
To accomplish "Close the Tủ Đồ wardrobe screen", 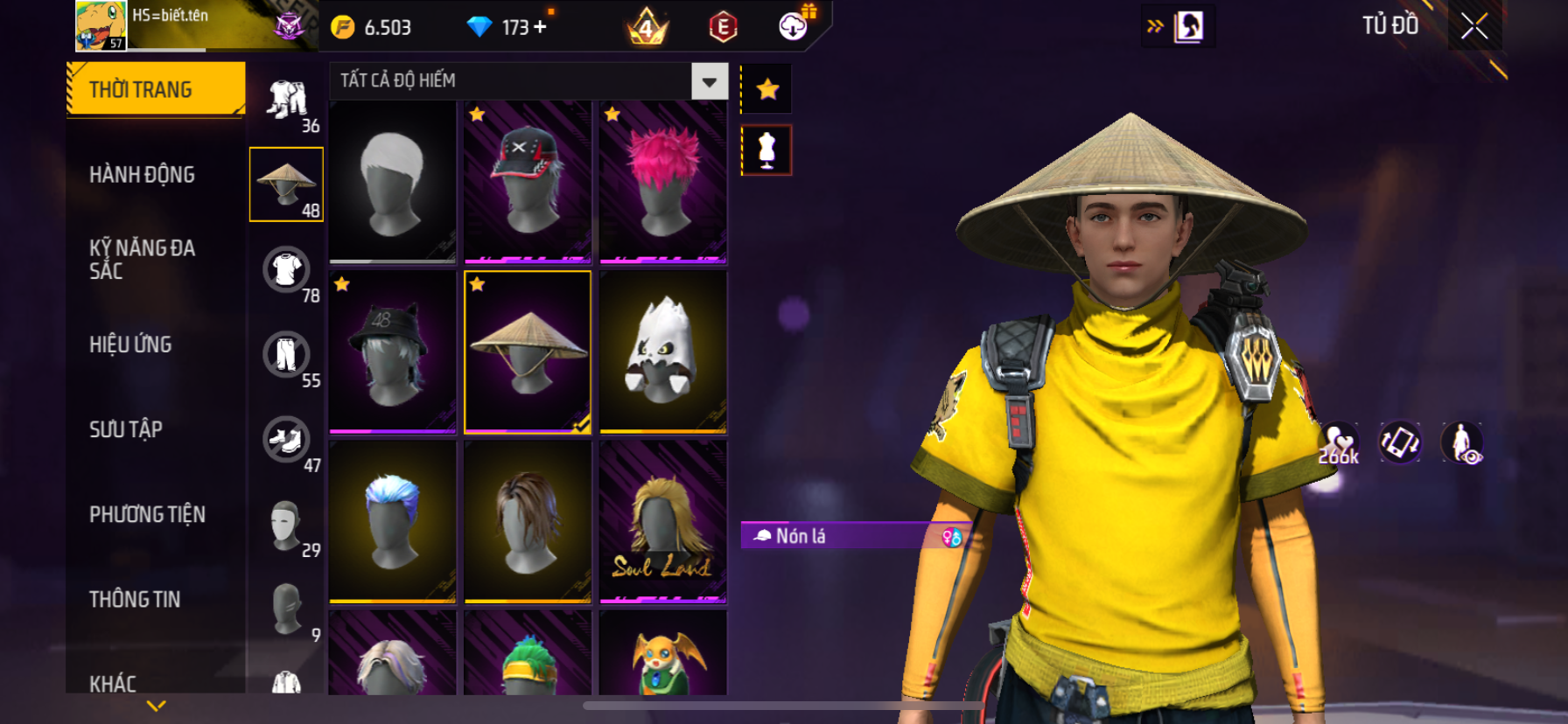I will (1474, 27).
